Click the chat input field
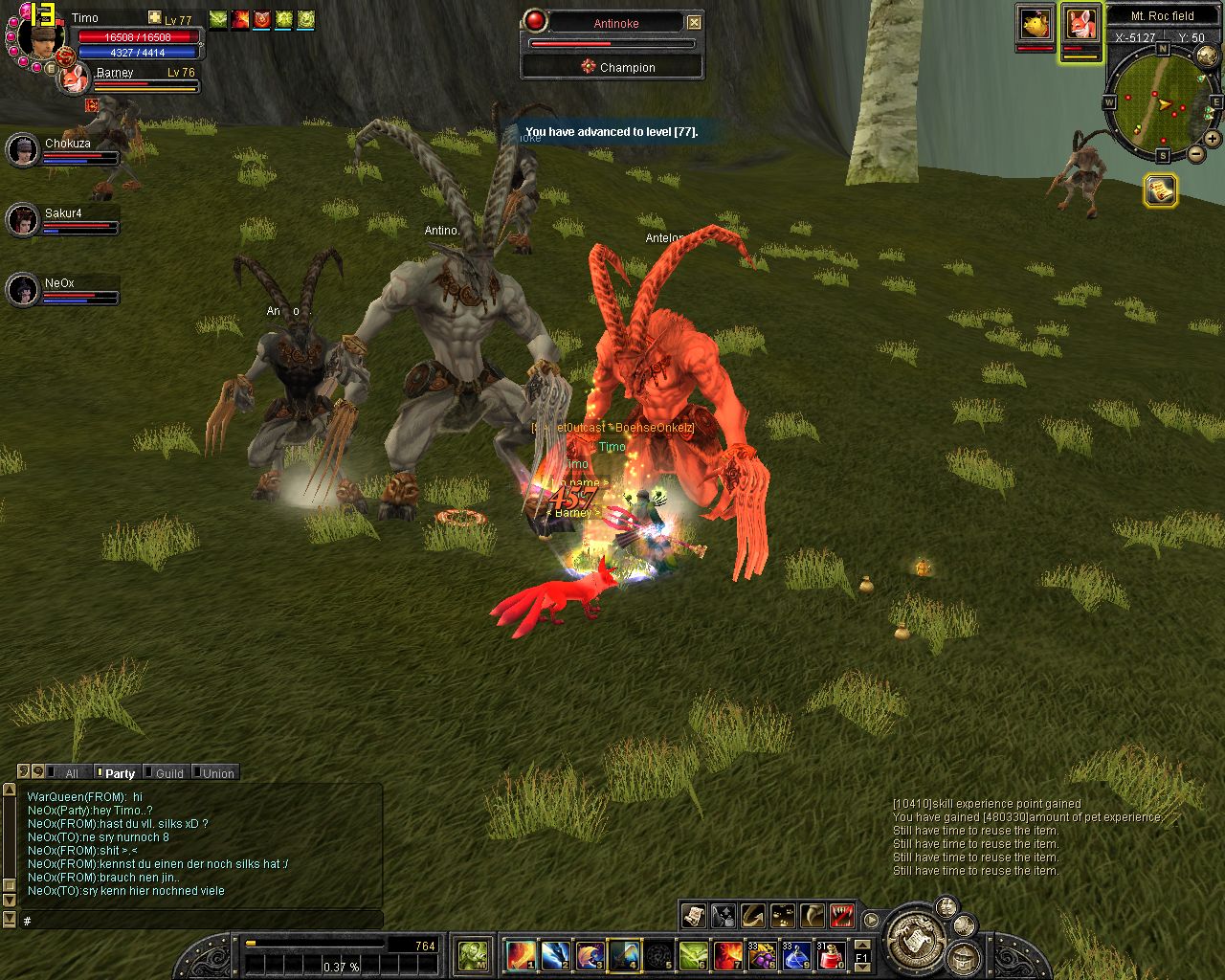 201,921
